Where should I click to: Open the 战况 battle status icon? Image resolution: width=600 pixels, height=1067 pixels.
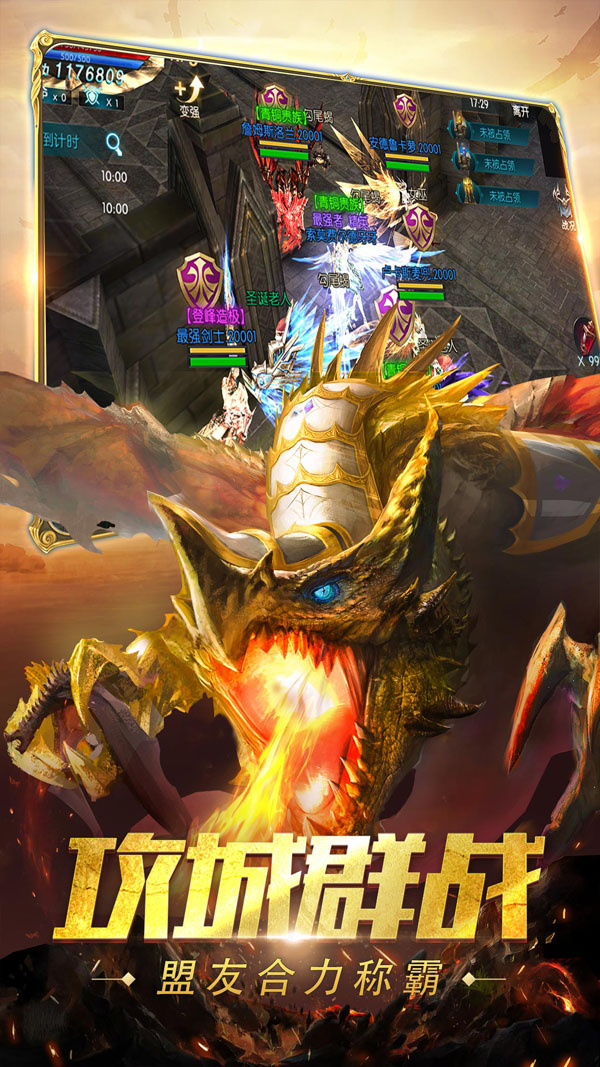click(568, 205)
